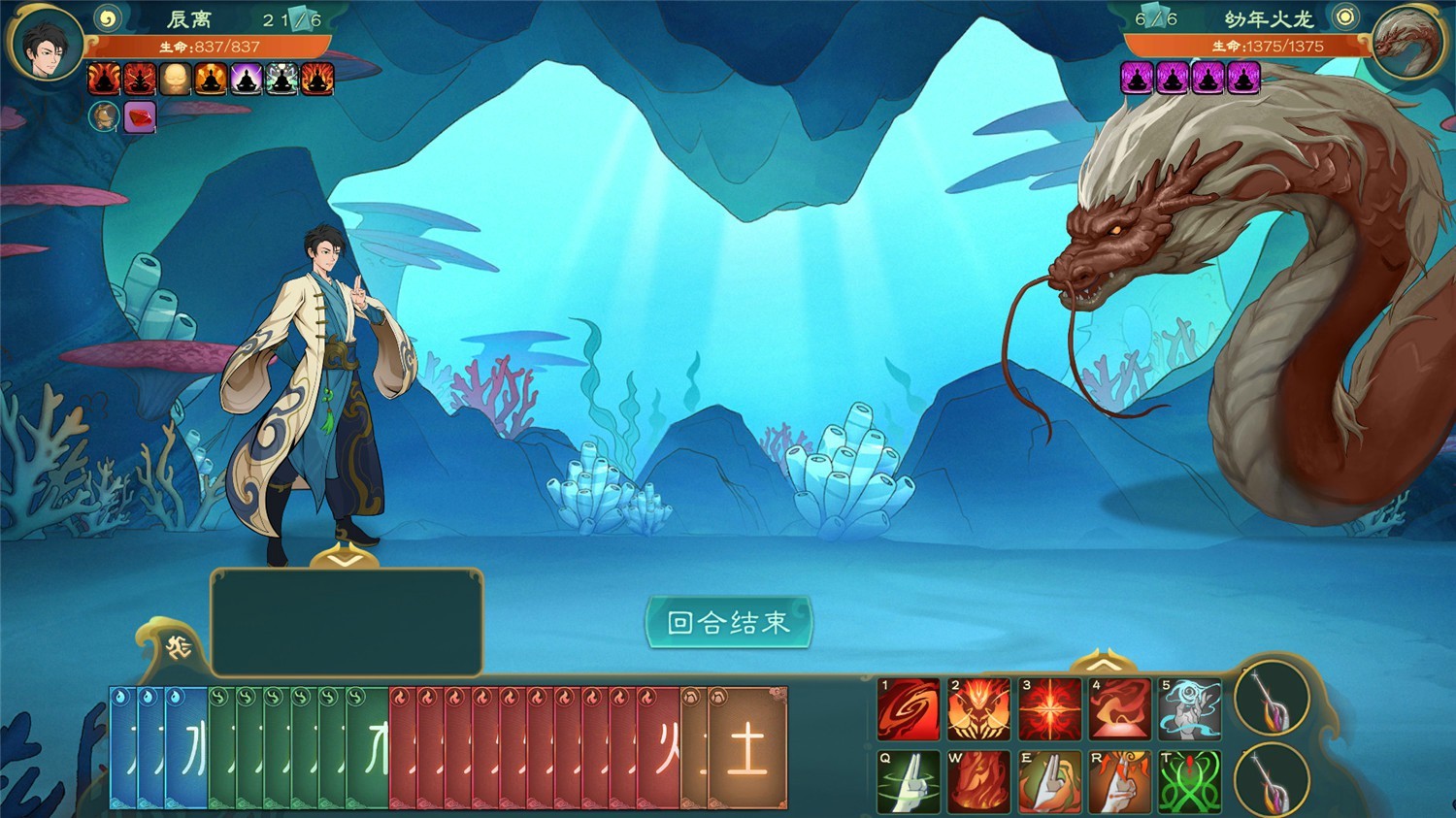
Task: Use the orange-green hand seal skill E
Action: point(1049,782)
